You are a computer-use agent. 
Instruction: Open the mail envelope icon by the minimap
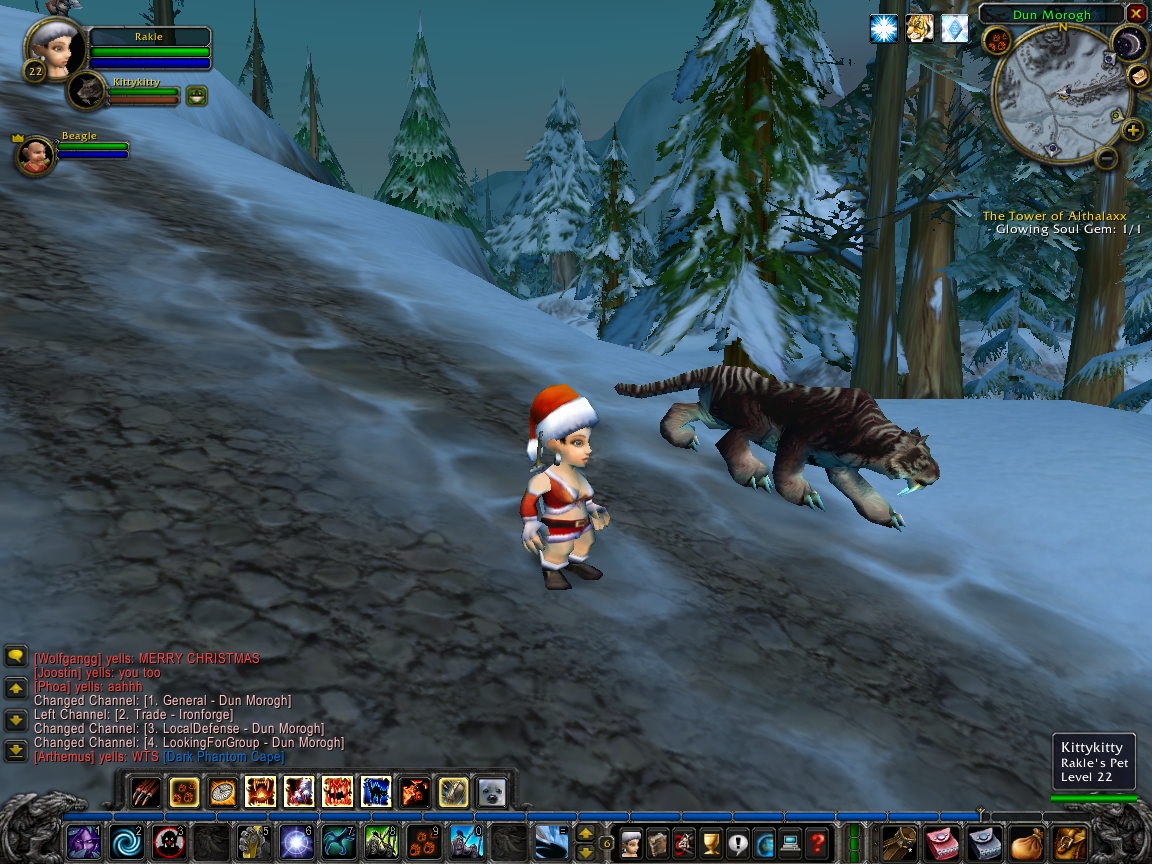coord(1138,76)
